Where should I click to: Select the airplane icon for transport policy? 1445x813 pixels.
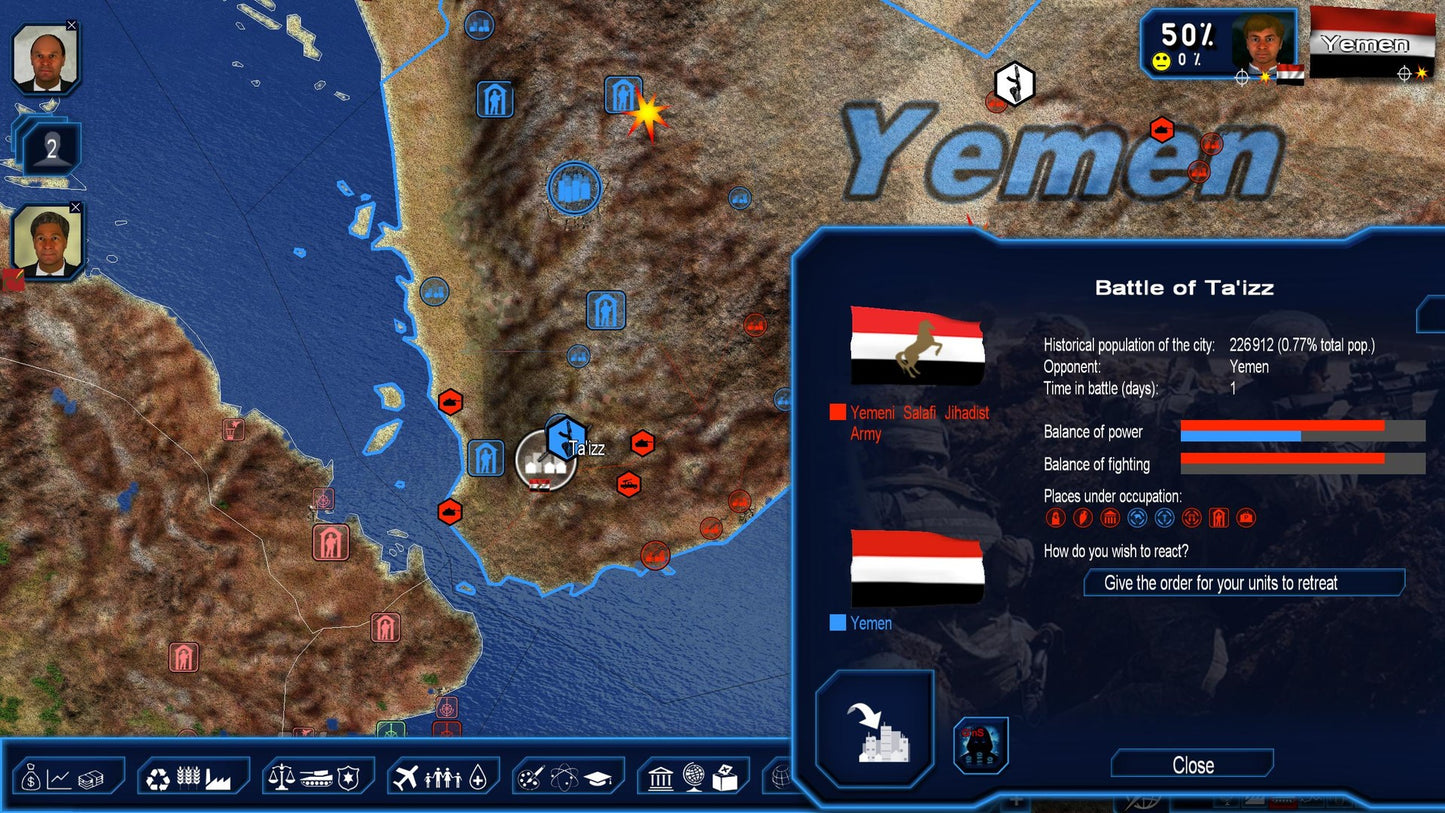point(405,776)
